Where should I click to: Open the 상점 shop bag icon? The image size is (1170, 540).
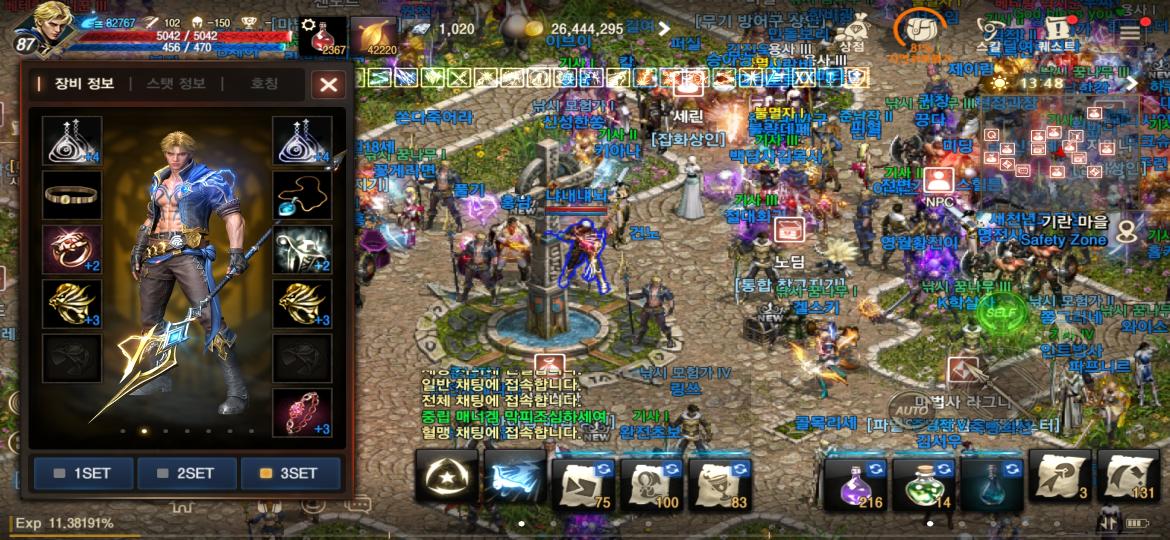pyautogui.click(x=852, y=32)
